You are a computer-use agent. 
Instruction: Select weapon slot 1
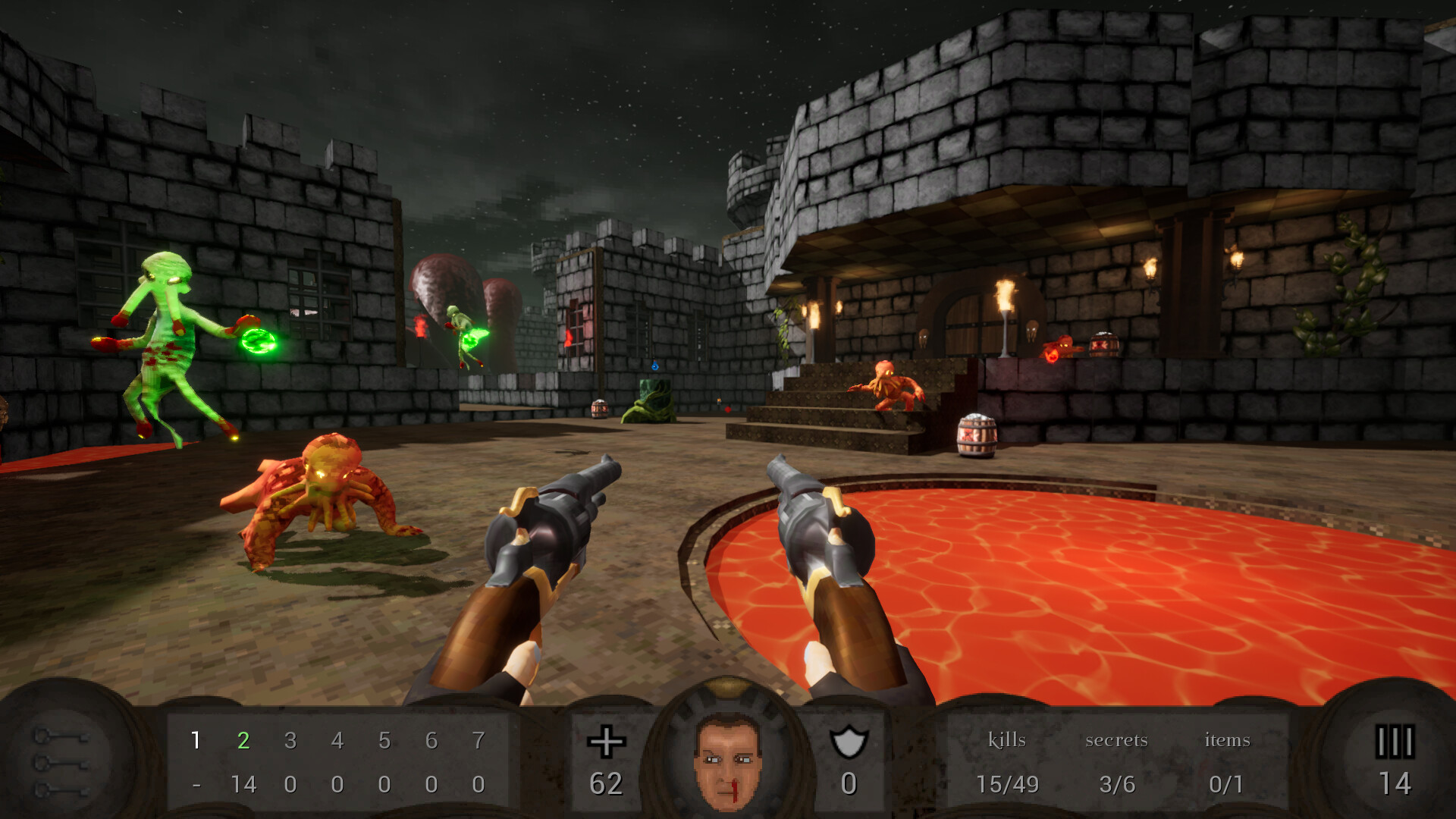coord(196,741)
